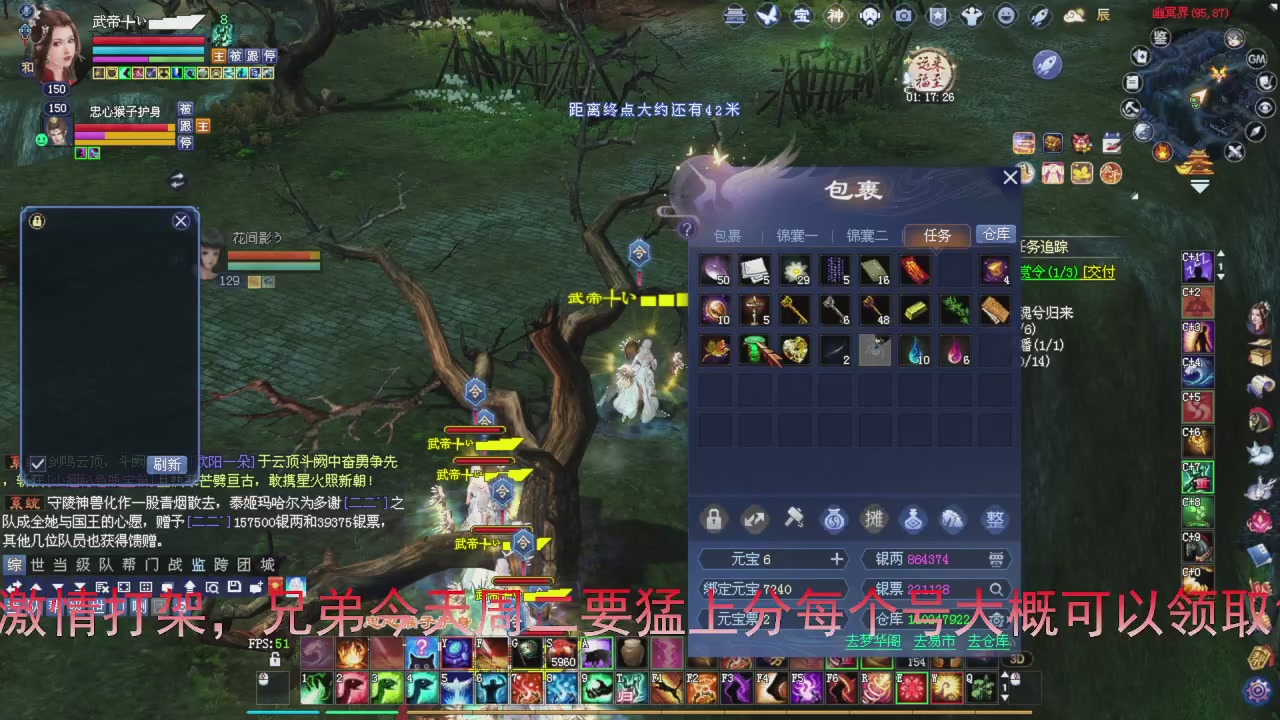
Task: Open the stall (摊) icon in the bag panel
Action: click(x=874, y=519)
